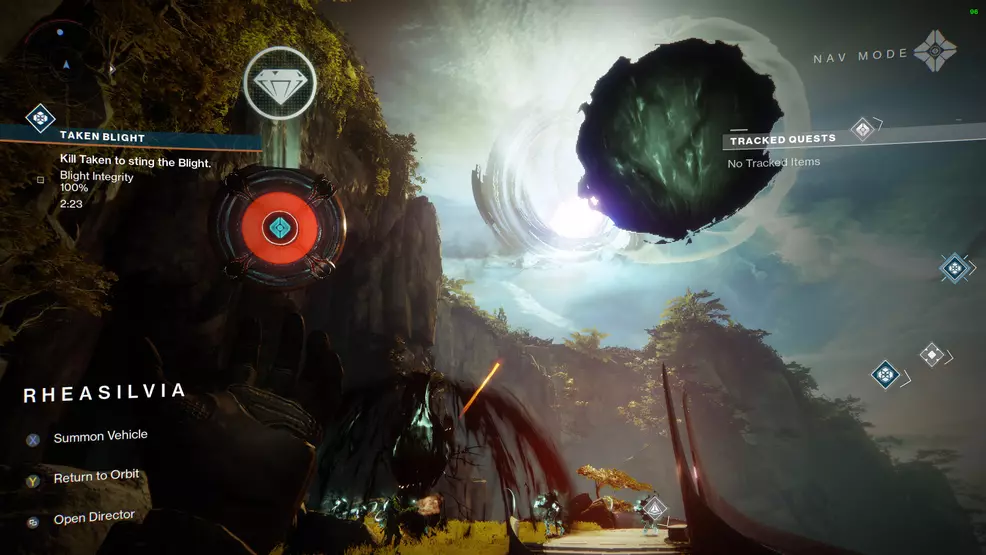Image resolution: width=986 pixels, height=555 pixels.
Task: Select the Summon Vehicle option
Action: (x=100, y=437)
